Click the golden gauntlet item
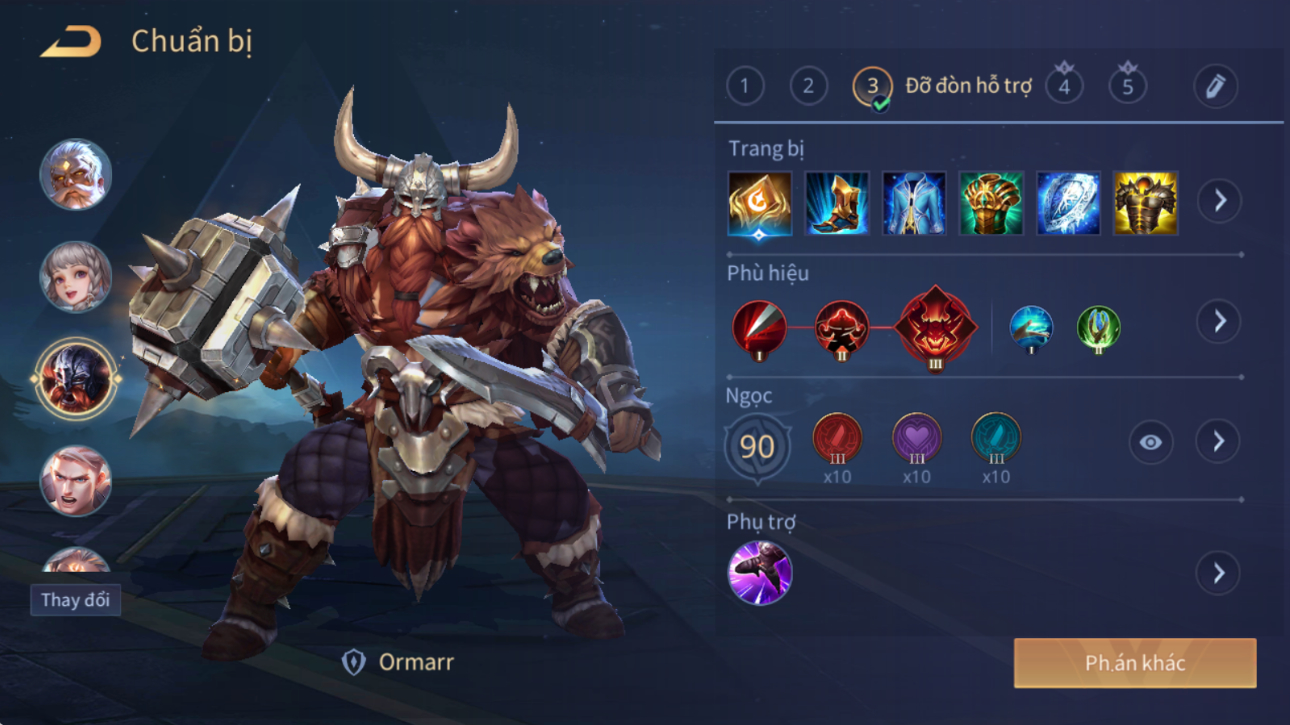Viewport: 1290px width, 725px height. click(991, 203)
